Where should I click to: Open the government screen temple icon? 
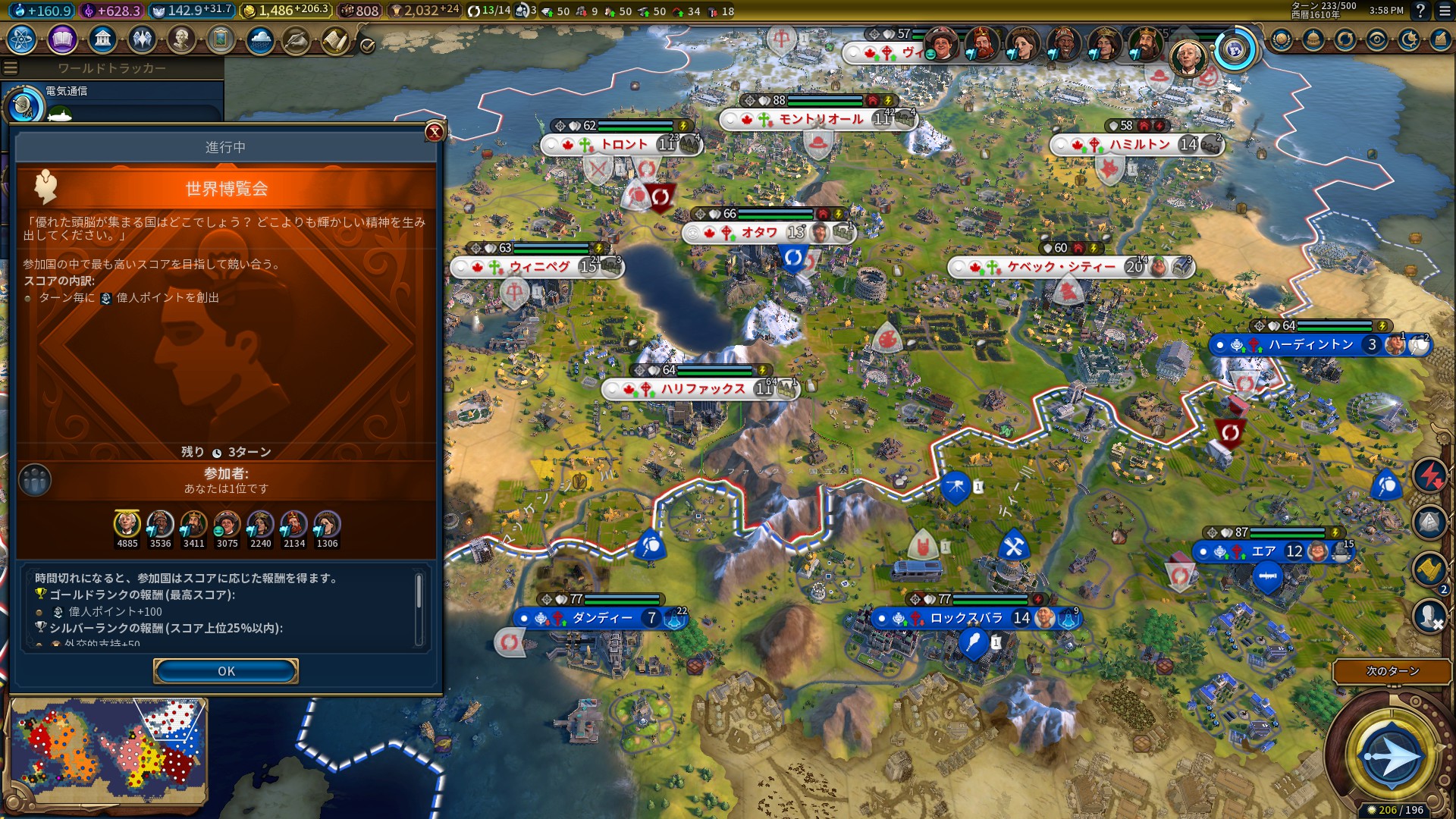pyautogui.click(x=102, y=39)
